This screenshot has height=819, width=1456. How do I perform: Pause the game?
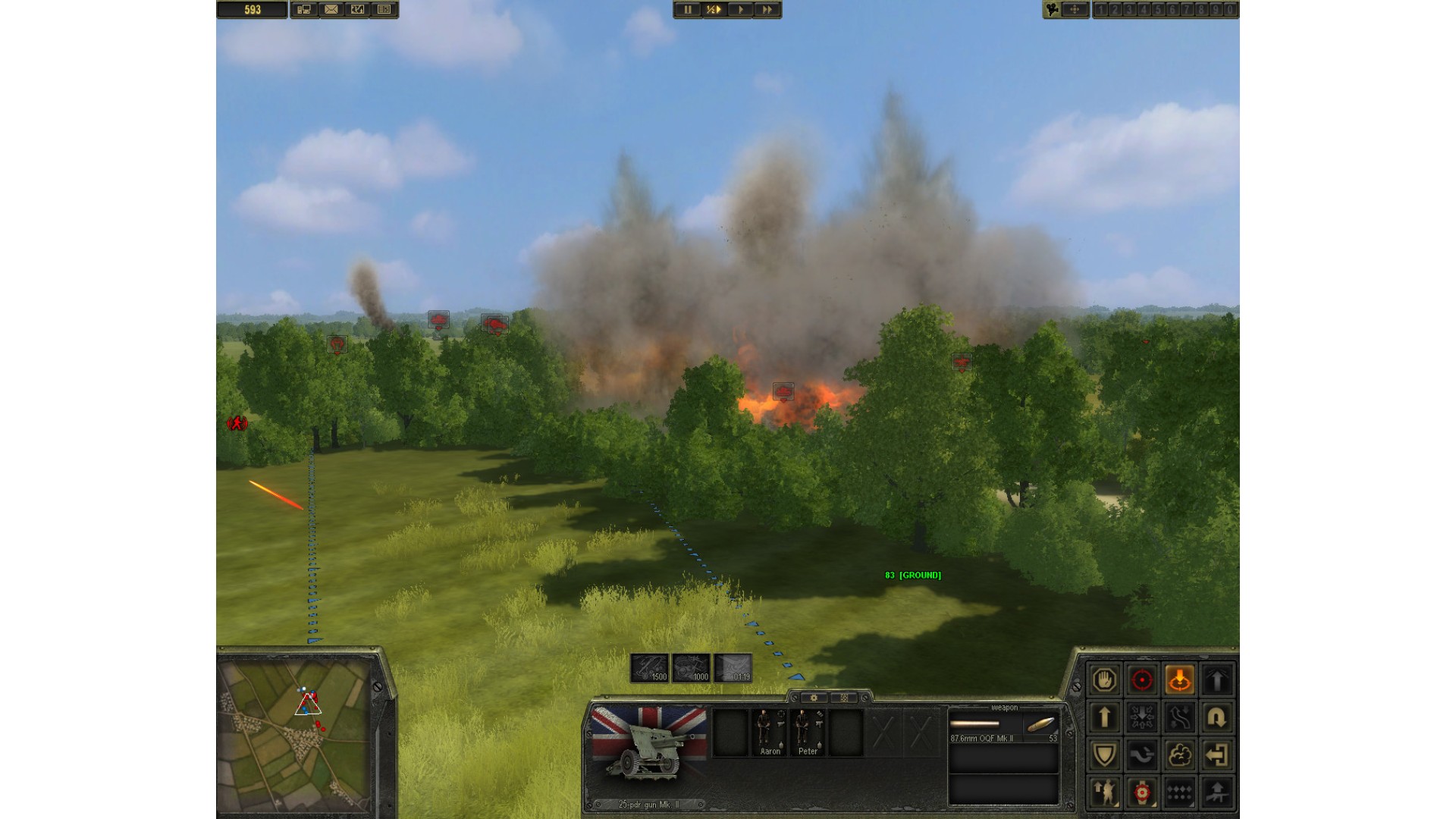[x=688, y=10]
